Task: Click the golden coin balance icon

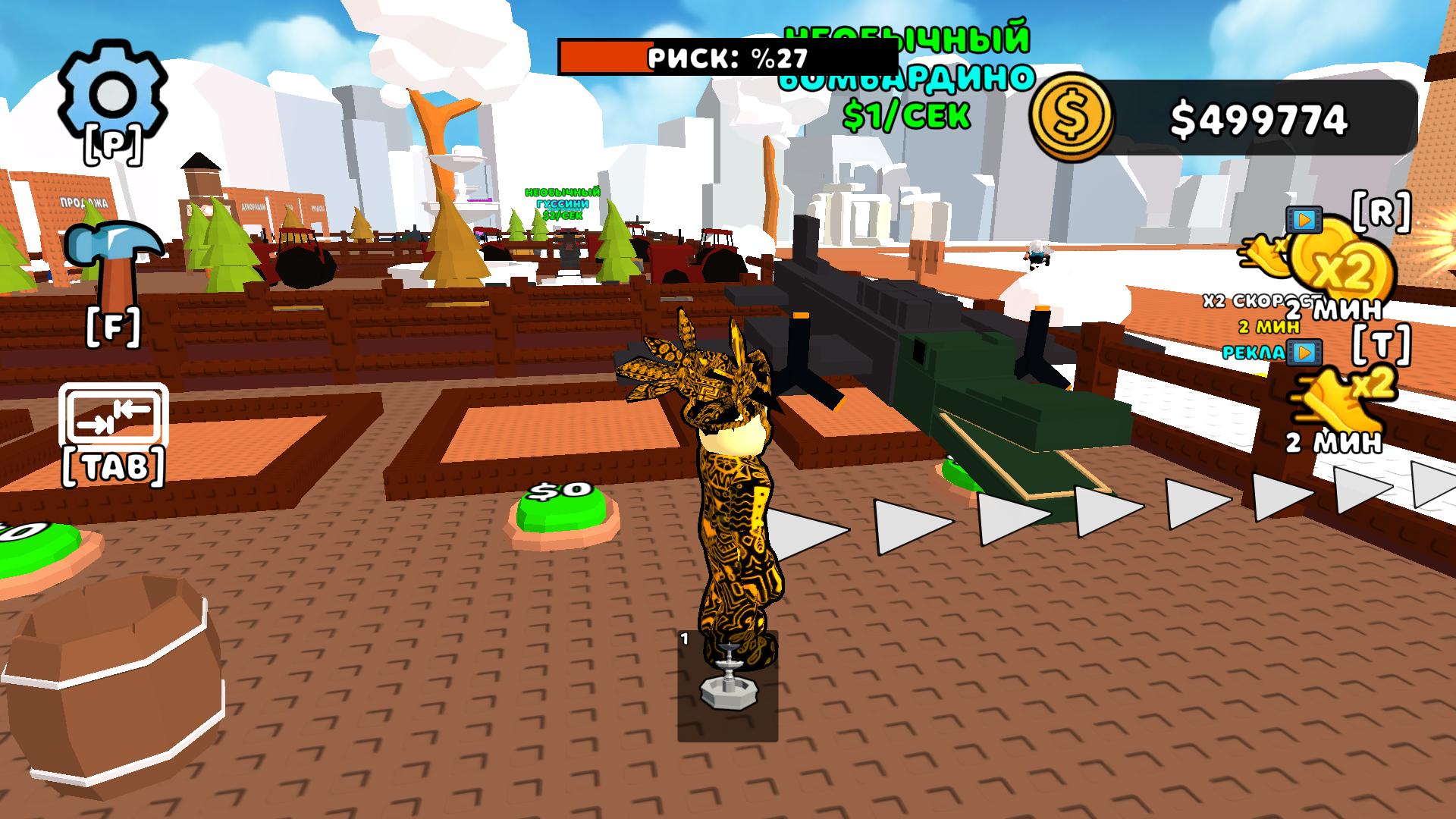Action: (1073, 118)
